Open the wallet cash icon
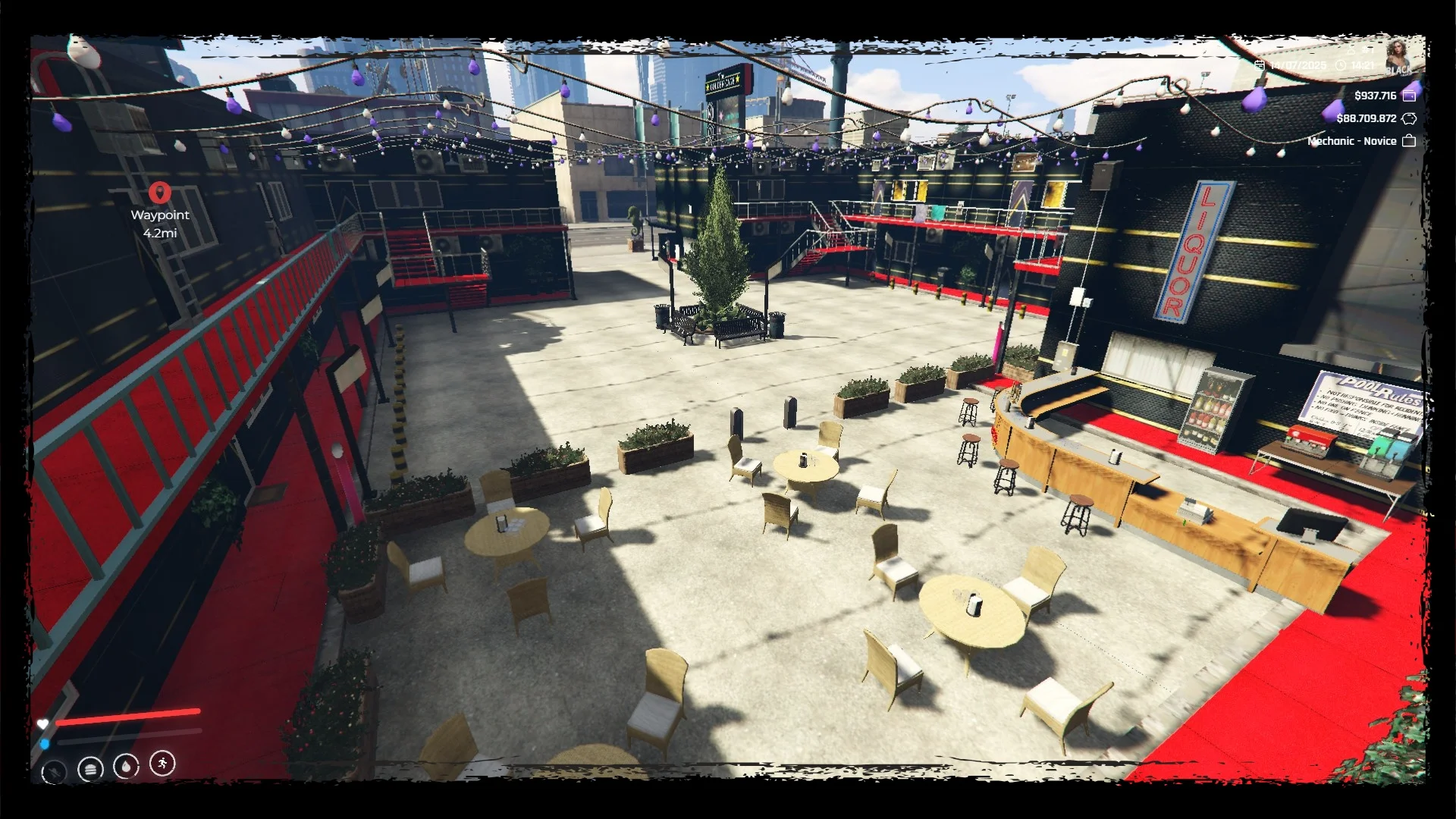The width and height of the screenshot is (1456, 819). (x=1409, y=96)
